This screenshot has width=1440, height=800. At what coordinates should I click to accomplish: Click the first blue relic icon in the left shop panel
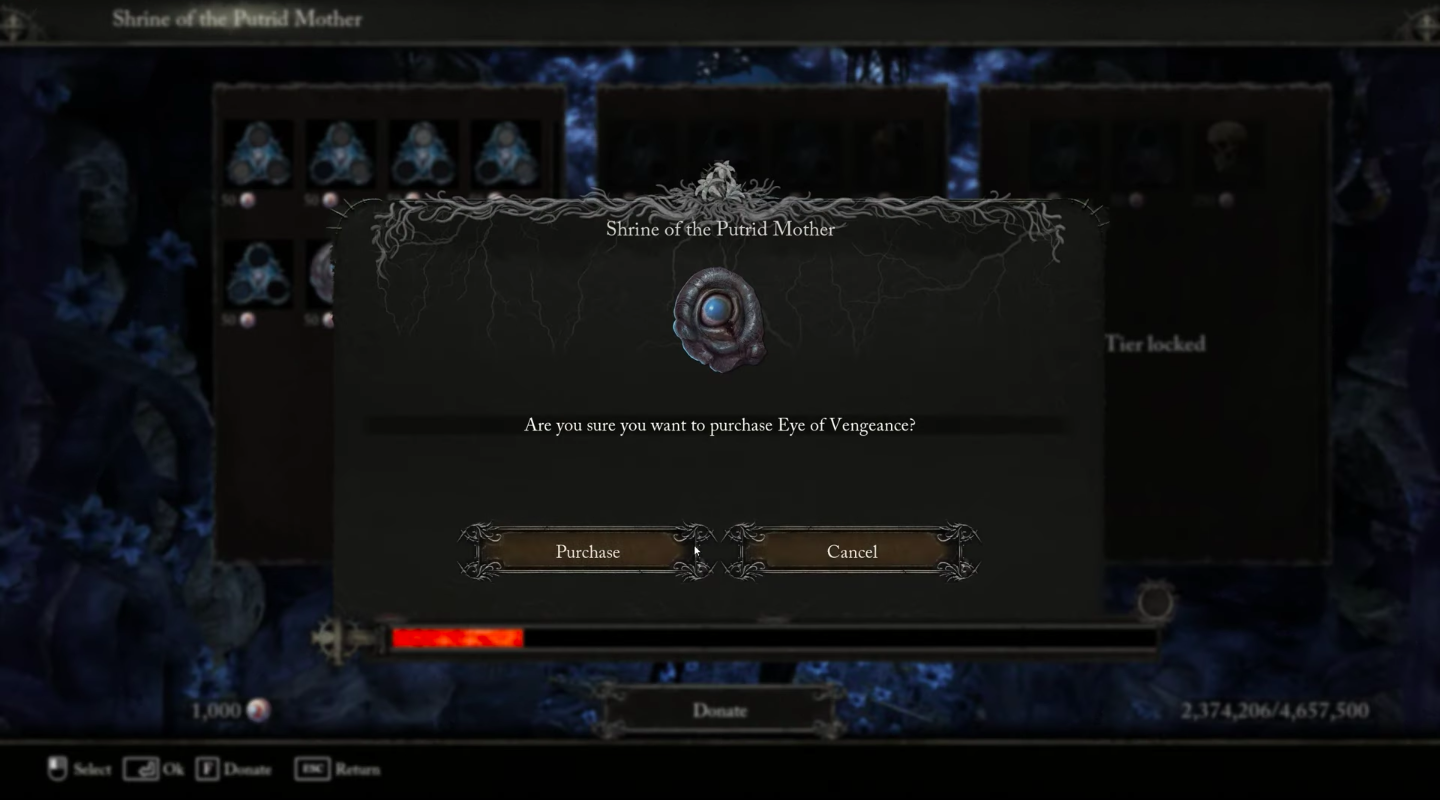[x=258, y=152]
